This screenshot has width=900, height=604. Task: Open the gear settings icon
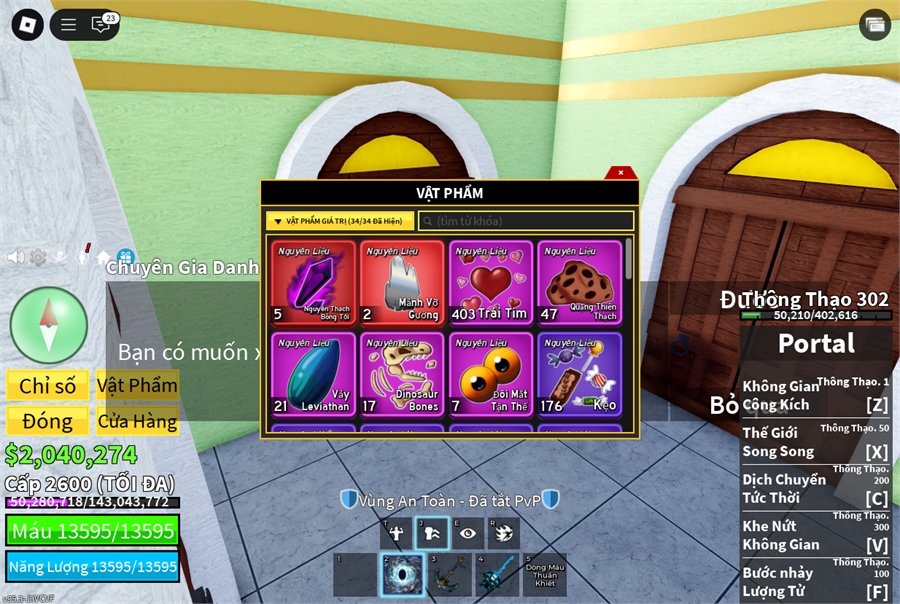point(38,257)
